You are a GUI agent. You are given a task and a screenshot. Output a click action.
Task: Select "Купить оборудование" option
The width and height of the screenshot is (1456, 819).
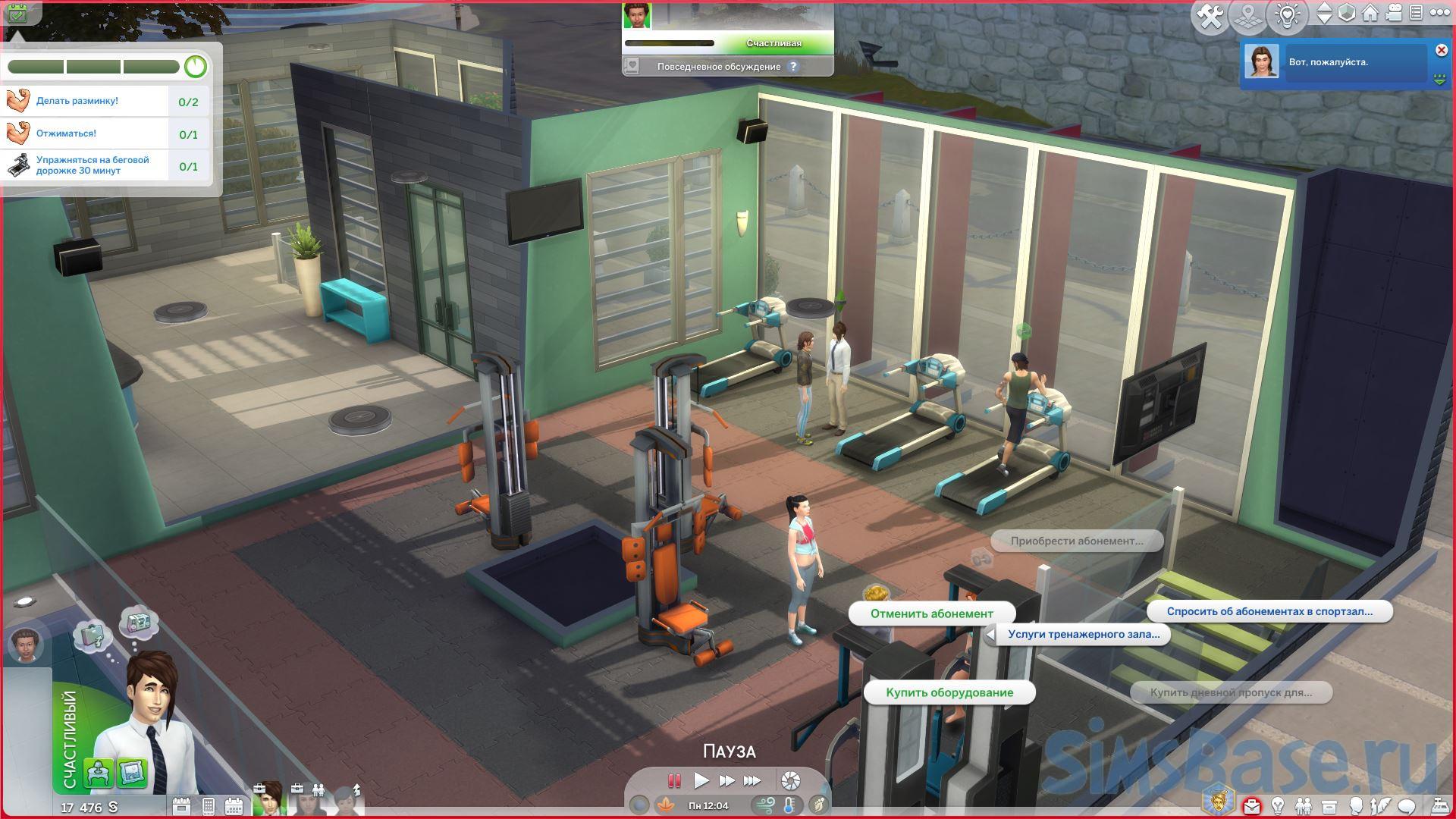(949, 692)
